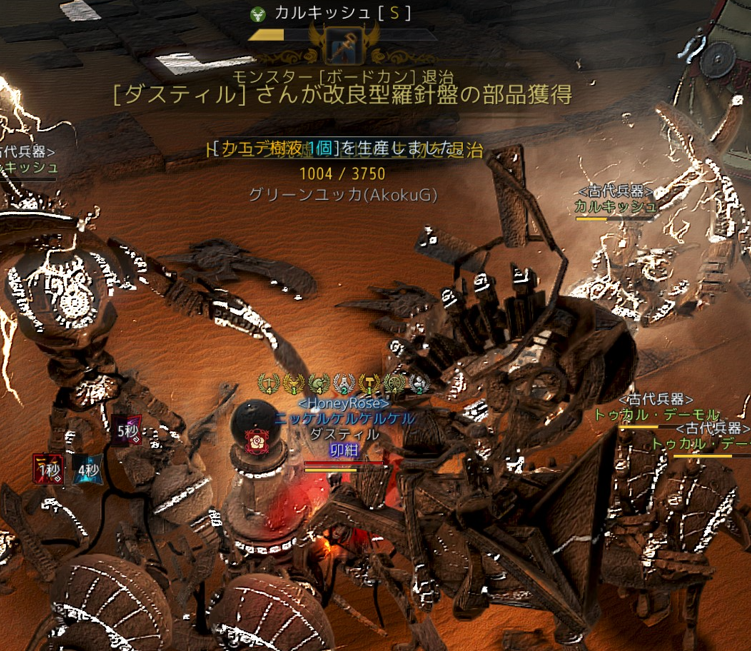Select the purple skill cooldown icon showing 5秒
The height and width of the screenshot is (651, 751).
125,430
